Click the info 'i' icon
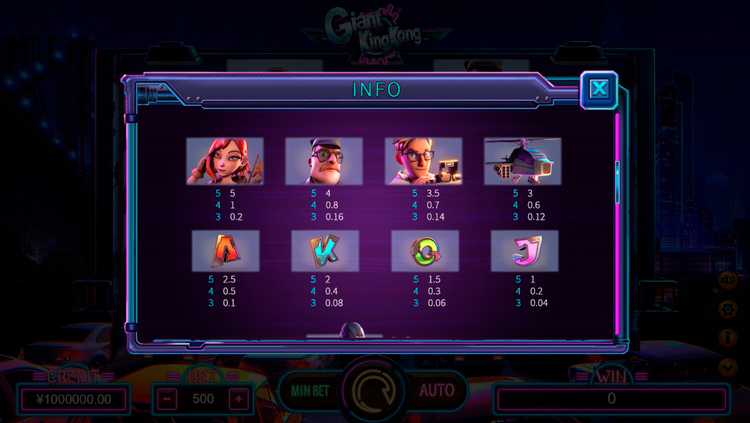The width and height of the screenshot is (750, 423). coord(728,339)
